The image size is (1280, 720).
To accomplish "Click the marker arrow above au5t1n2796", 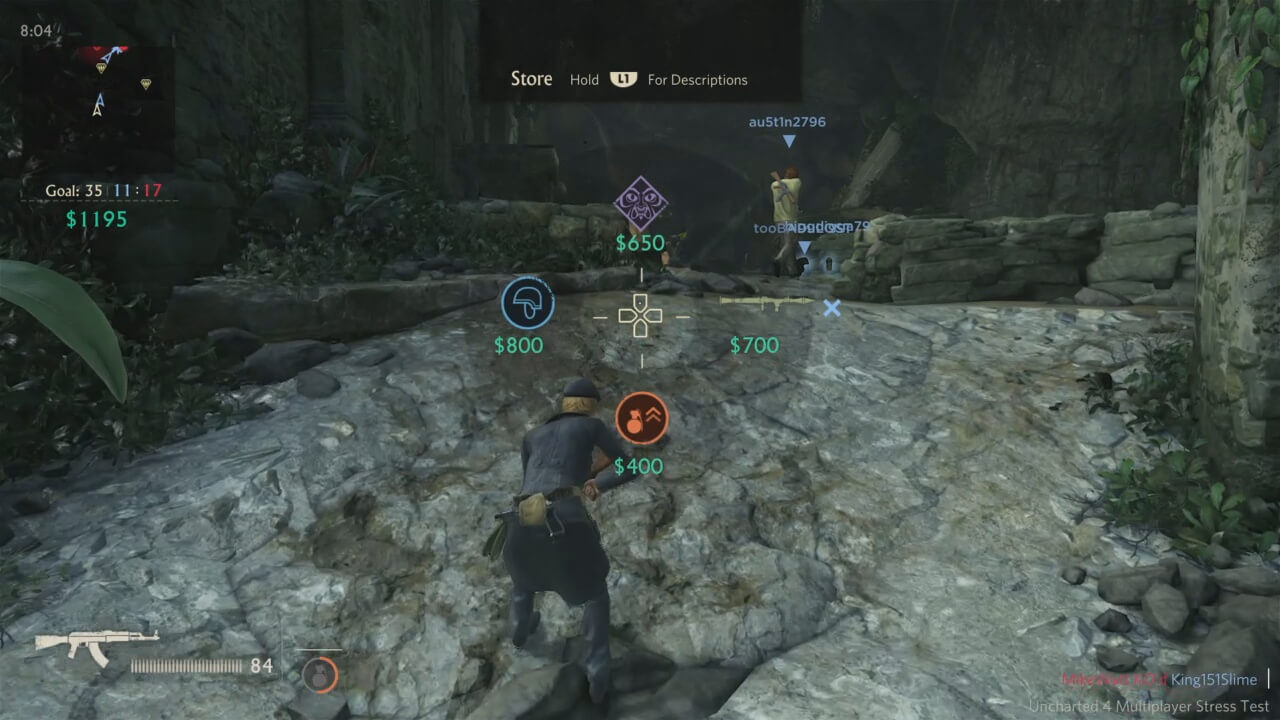I will pyautogui.click(x=790, y=141).
